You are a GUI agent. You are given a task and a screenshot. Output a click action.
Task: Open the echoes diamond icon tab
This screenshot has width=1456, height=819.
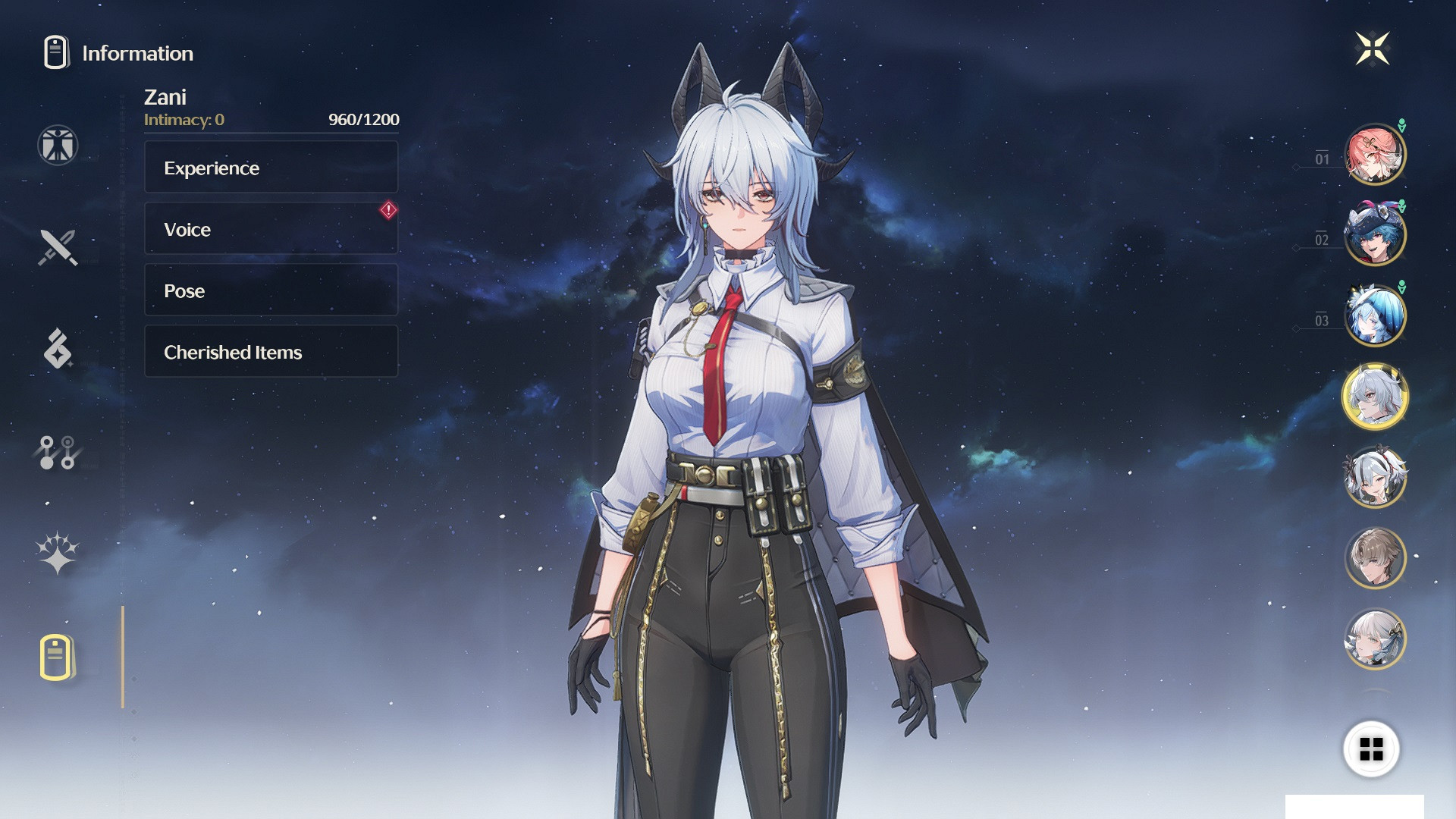tap(58, 349)
